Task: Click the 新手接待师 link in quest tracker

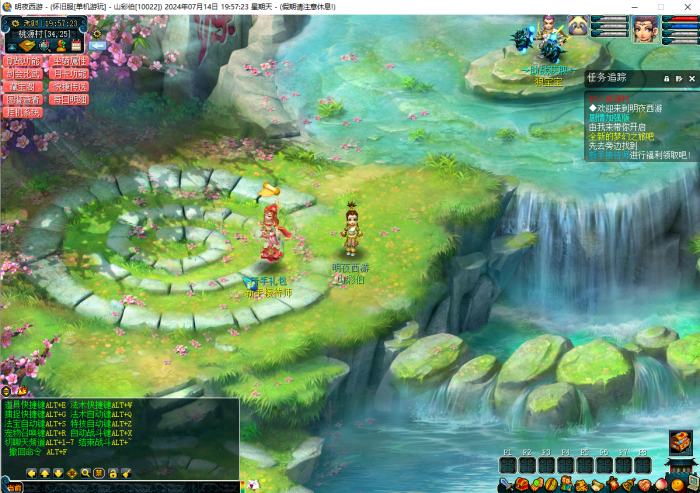Action: pyautogui.click(x=610, y=155)
